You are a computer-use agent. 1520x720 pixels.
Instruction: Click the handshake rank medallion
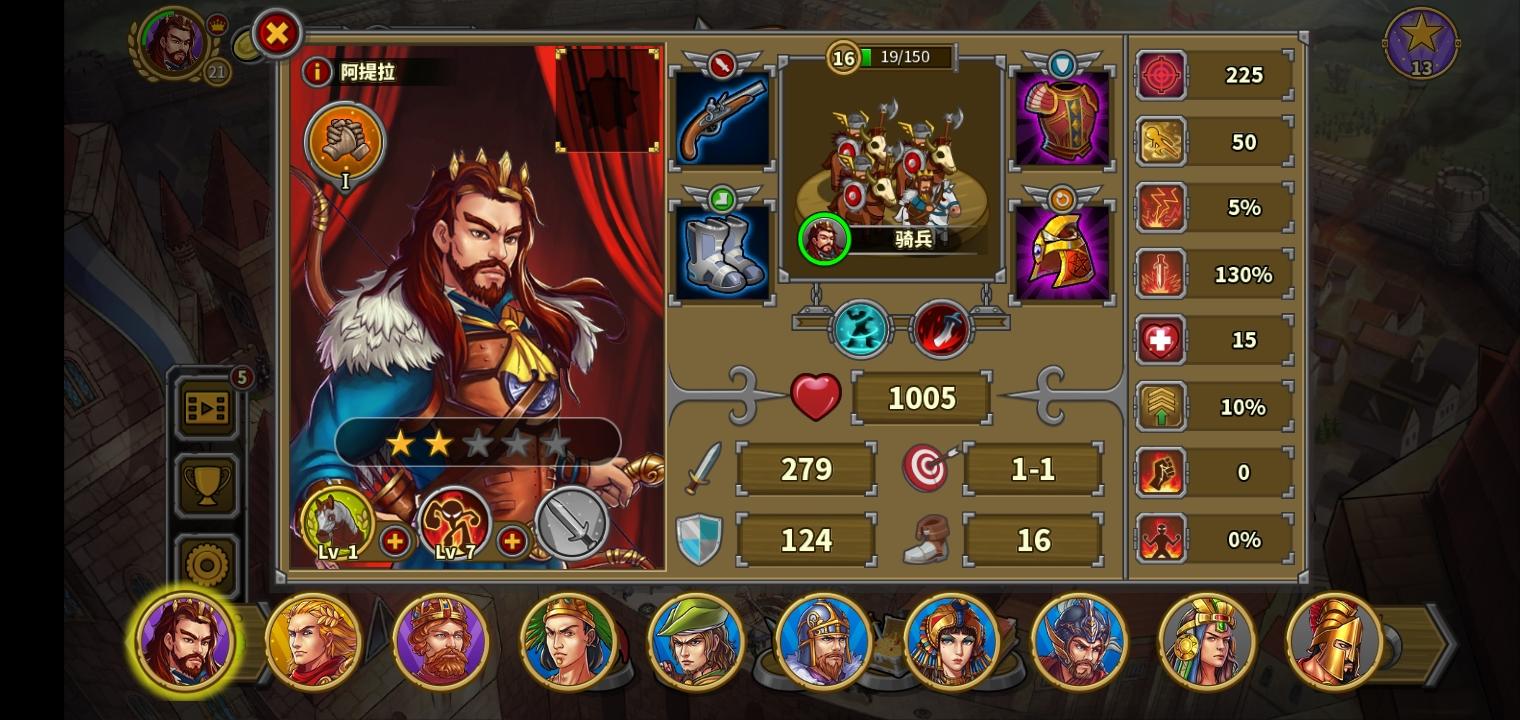point(344,143)
